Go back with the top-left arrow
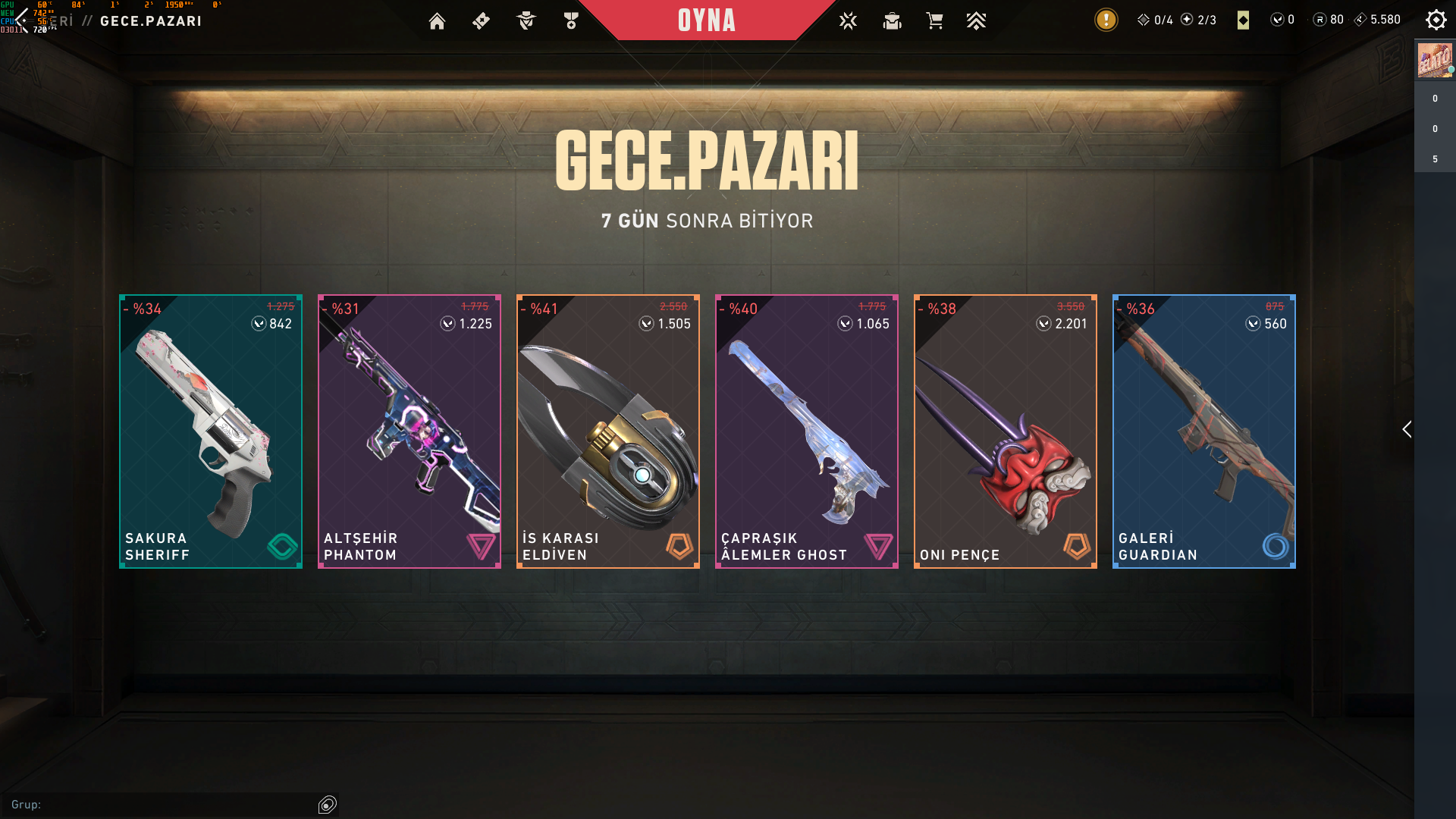This screenshot has width=1456, height=819. click(21, 20)
